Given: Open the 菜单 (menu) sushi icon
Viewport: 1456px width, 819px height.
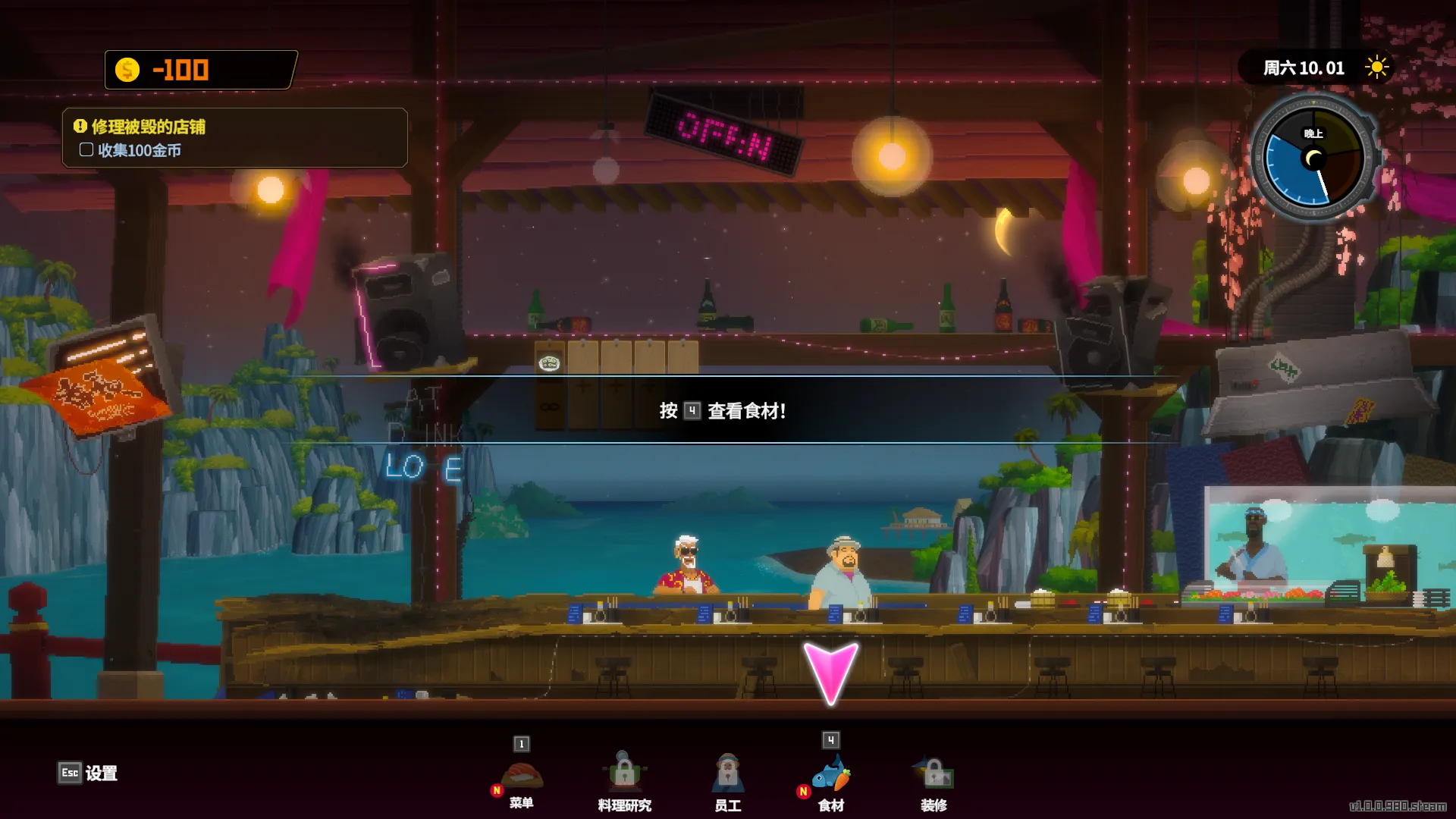Looking at the screenshot, I should coord(522,777).
